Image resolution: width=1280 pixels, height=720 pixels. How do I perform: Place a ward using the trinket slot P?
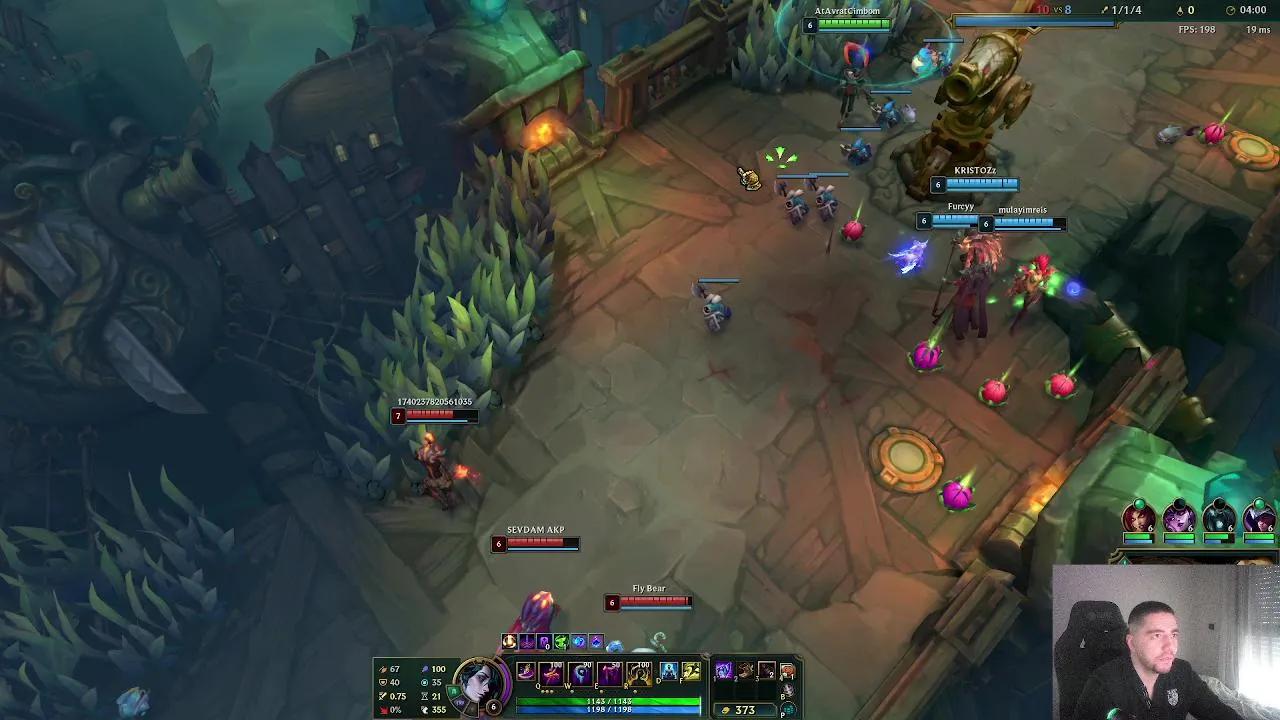(788, 711)
